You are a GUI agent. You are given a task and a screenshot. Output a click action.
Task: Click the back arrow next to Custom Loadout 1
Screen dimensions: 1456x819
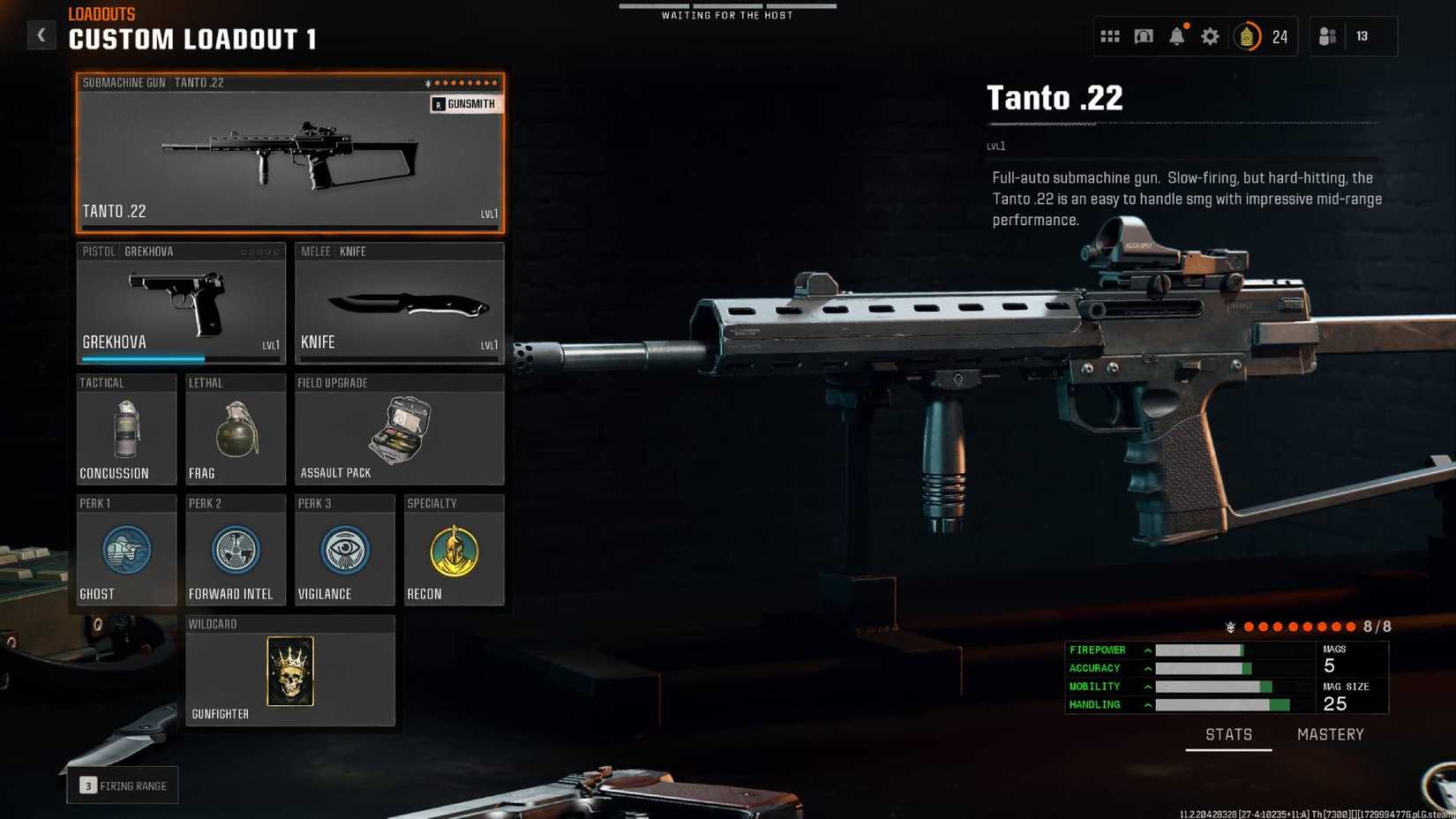click(x=41, y=34)
